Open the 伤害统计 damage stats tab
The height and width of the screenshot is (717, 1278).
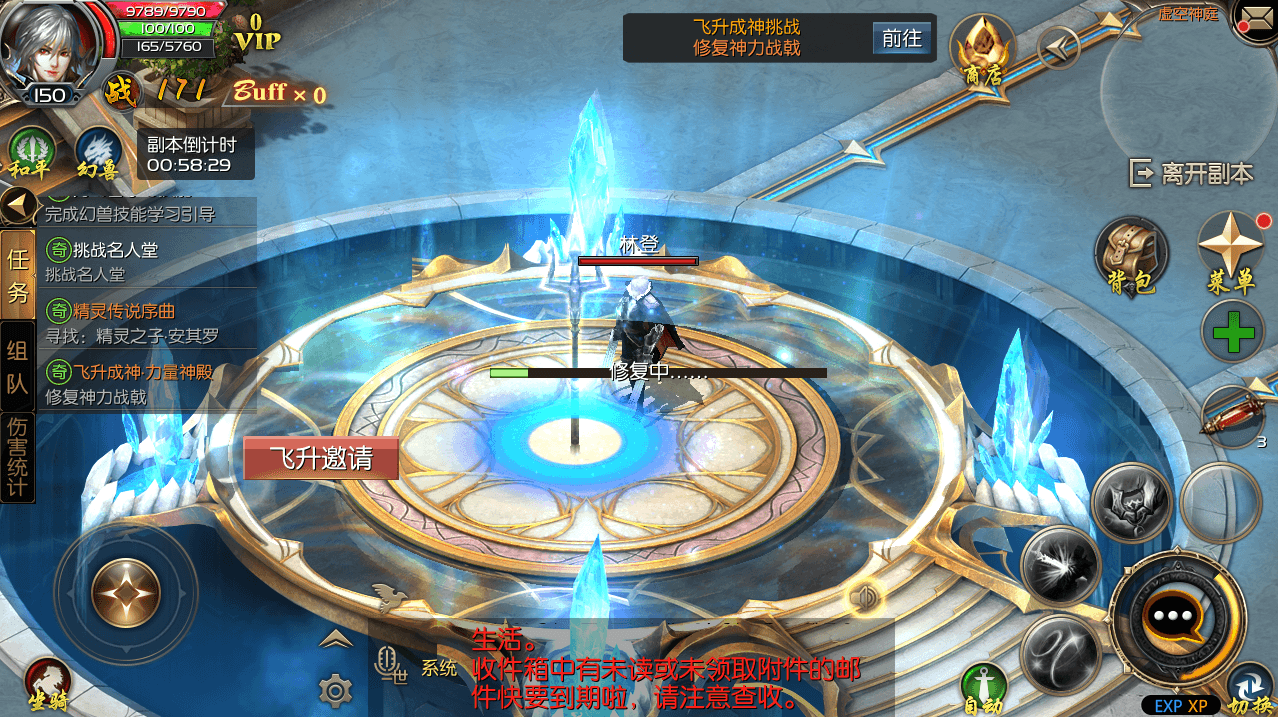coord(18,456)
